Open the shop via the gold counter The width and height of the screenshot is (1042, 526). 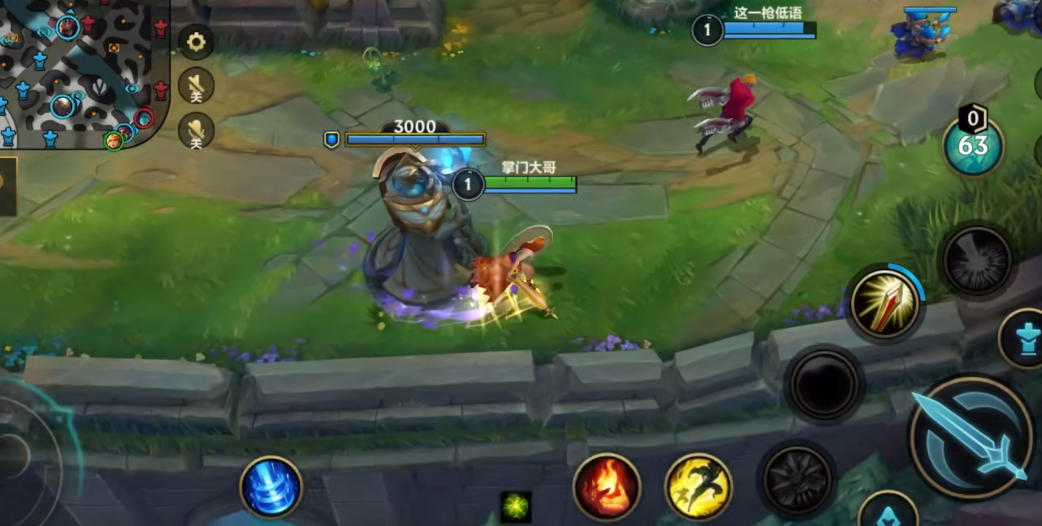click(973, 145)
